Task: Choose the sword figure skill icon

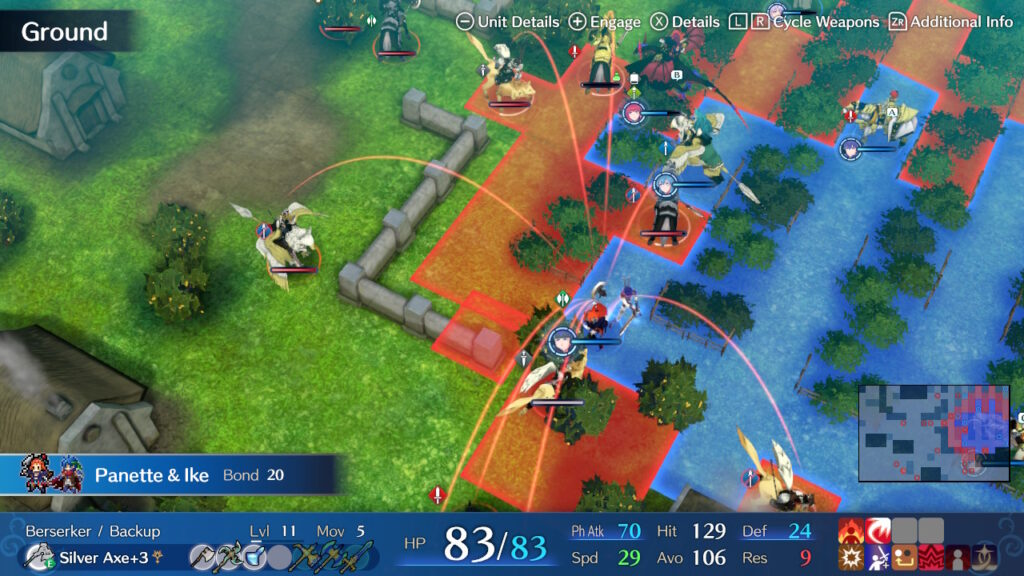Action: (x=878, y=558)
